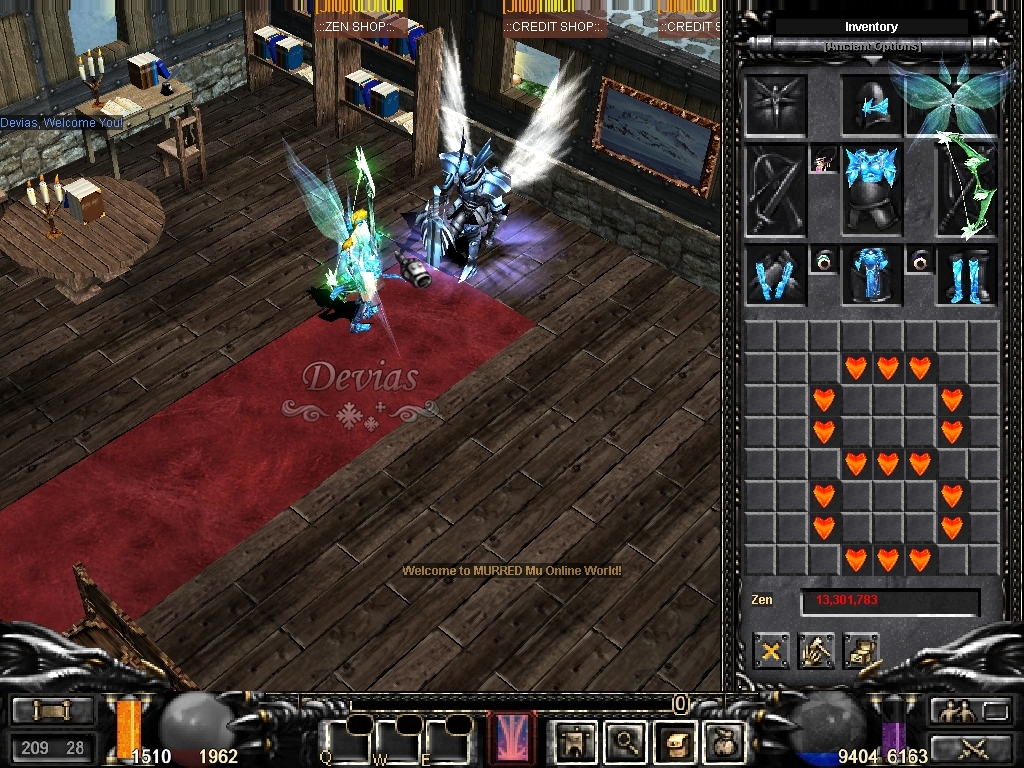Open the personal store chest button
The height and width of the screenshot is (768, 1024).
point(861,652)
